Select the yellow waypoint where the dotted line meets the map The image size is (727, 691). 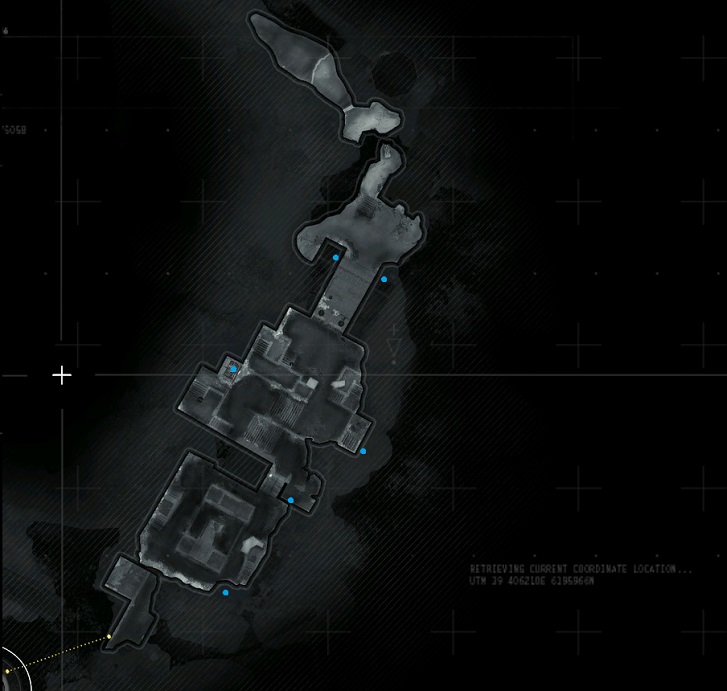108,636
